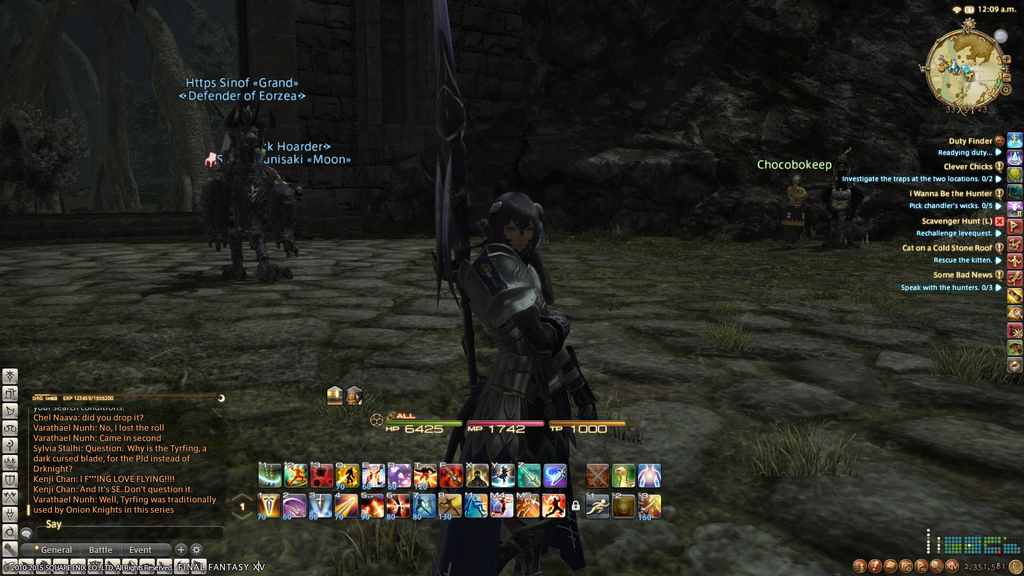
Task: Open chat log settings gear
Action: click(196, 549)
